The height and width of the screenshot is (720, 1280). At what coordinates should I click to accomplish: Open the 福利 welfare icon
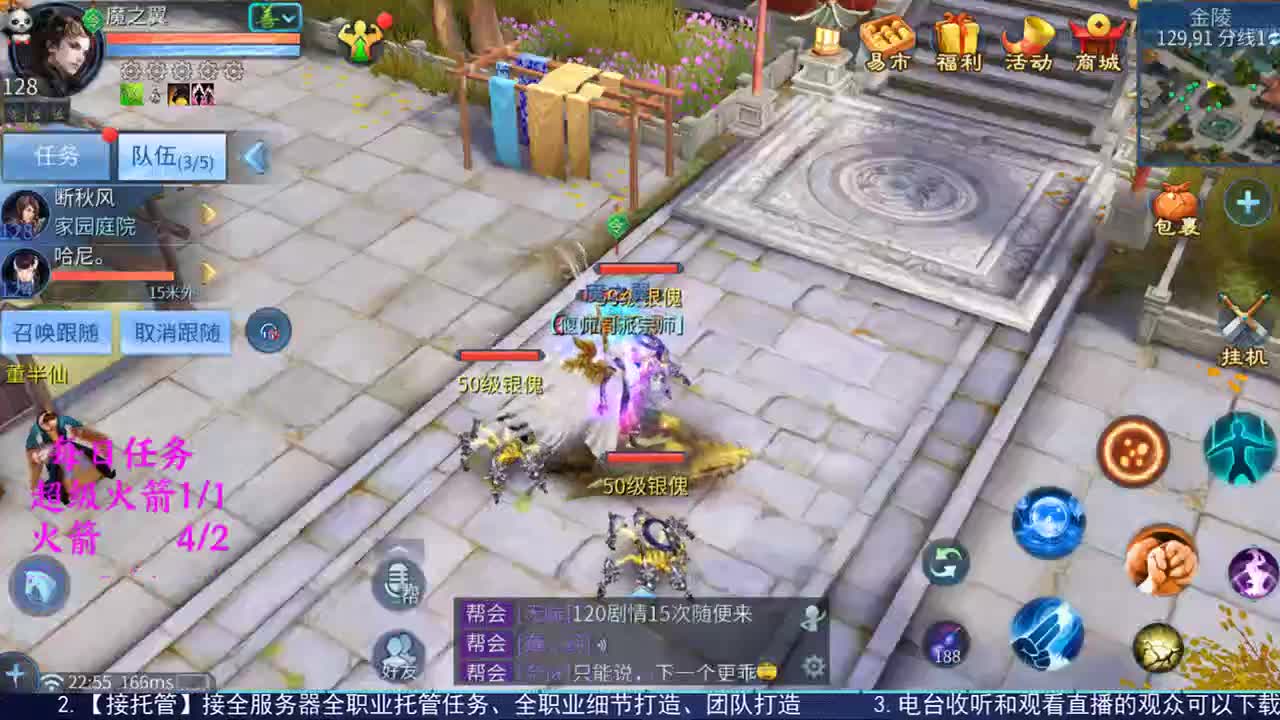click(x=958, y=40)
